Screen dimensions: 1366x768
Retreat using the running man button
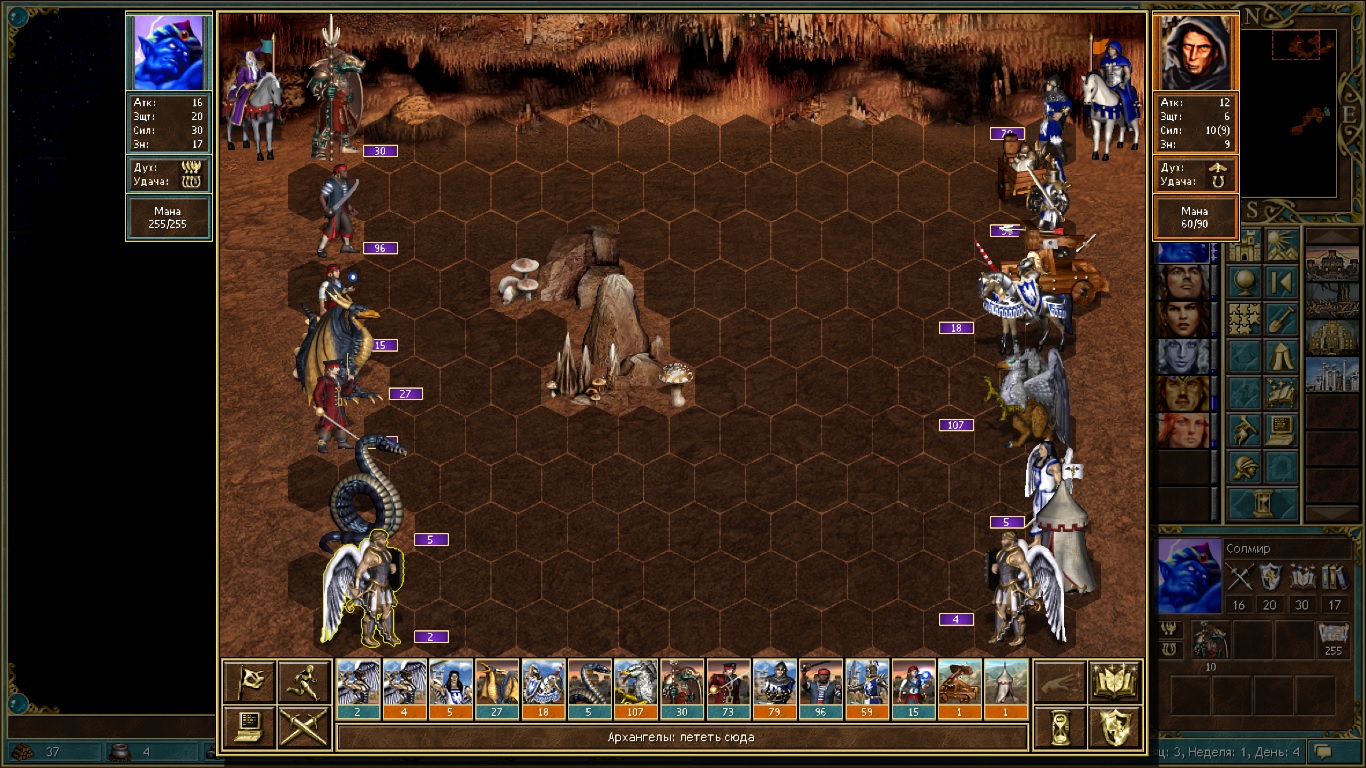pos(304,682)
